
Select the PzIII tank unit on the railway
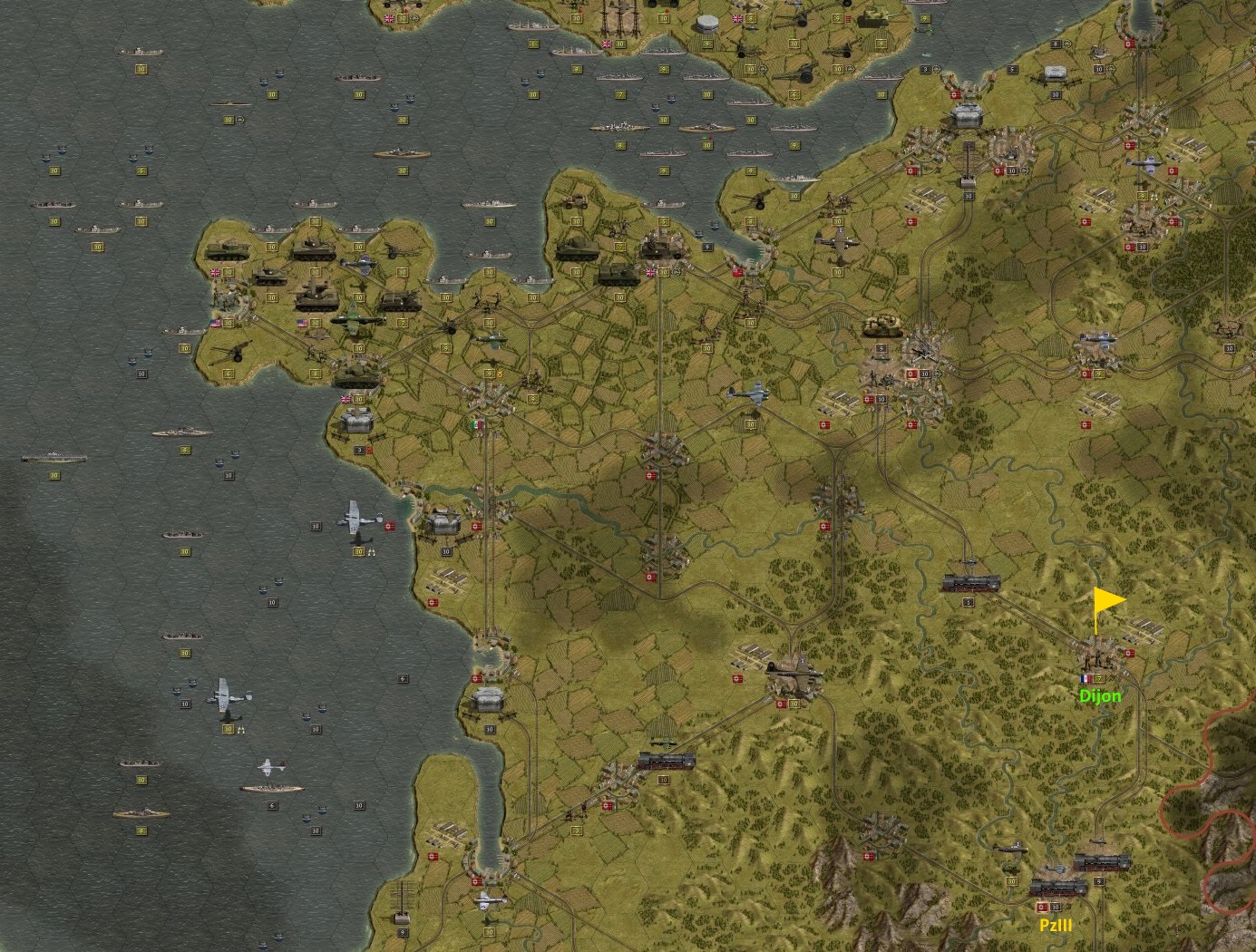click(x=1058, y=889)
